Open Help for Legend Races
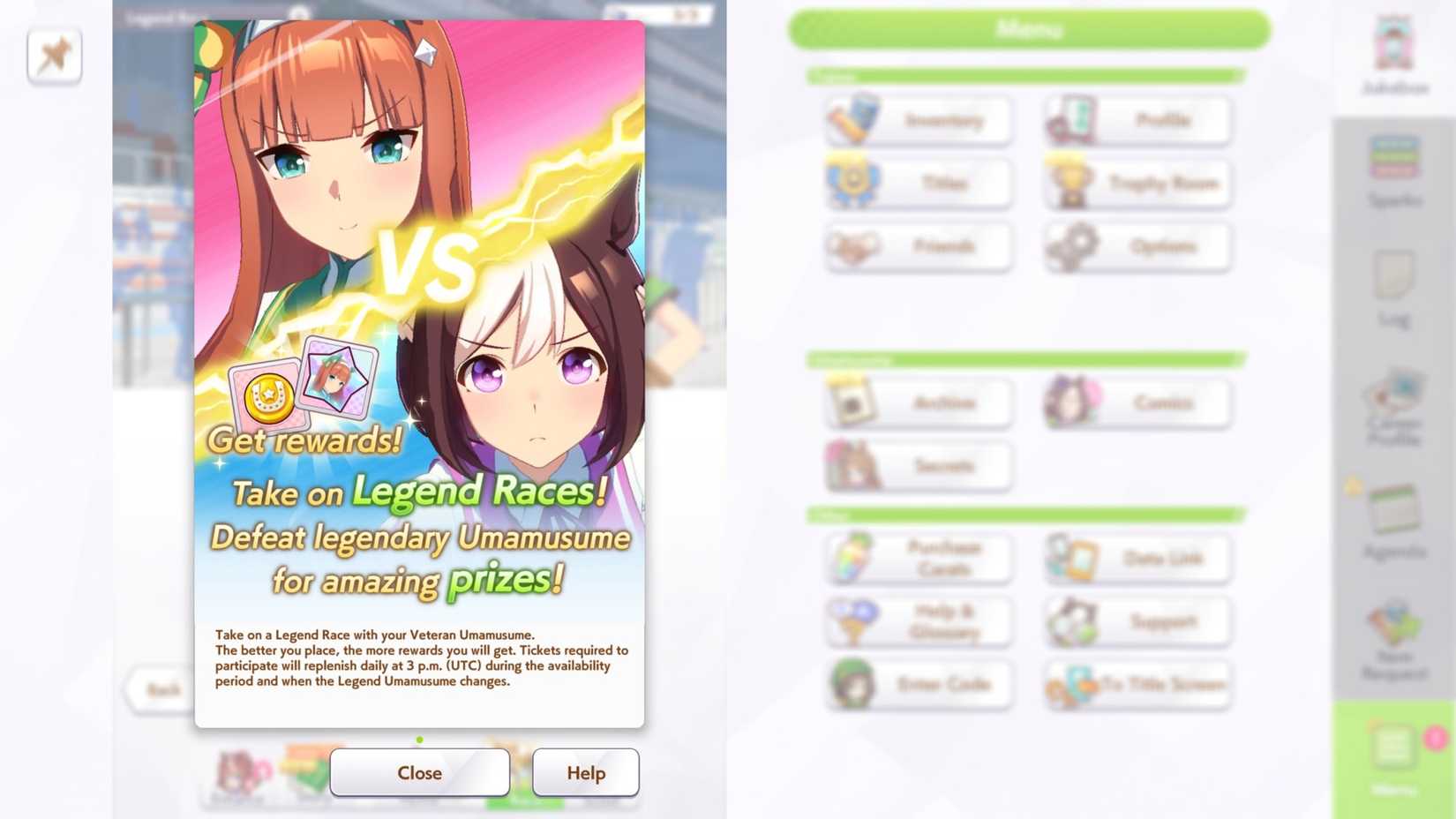This screenshot has width=1456, height=819. 585,772
